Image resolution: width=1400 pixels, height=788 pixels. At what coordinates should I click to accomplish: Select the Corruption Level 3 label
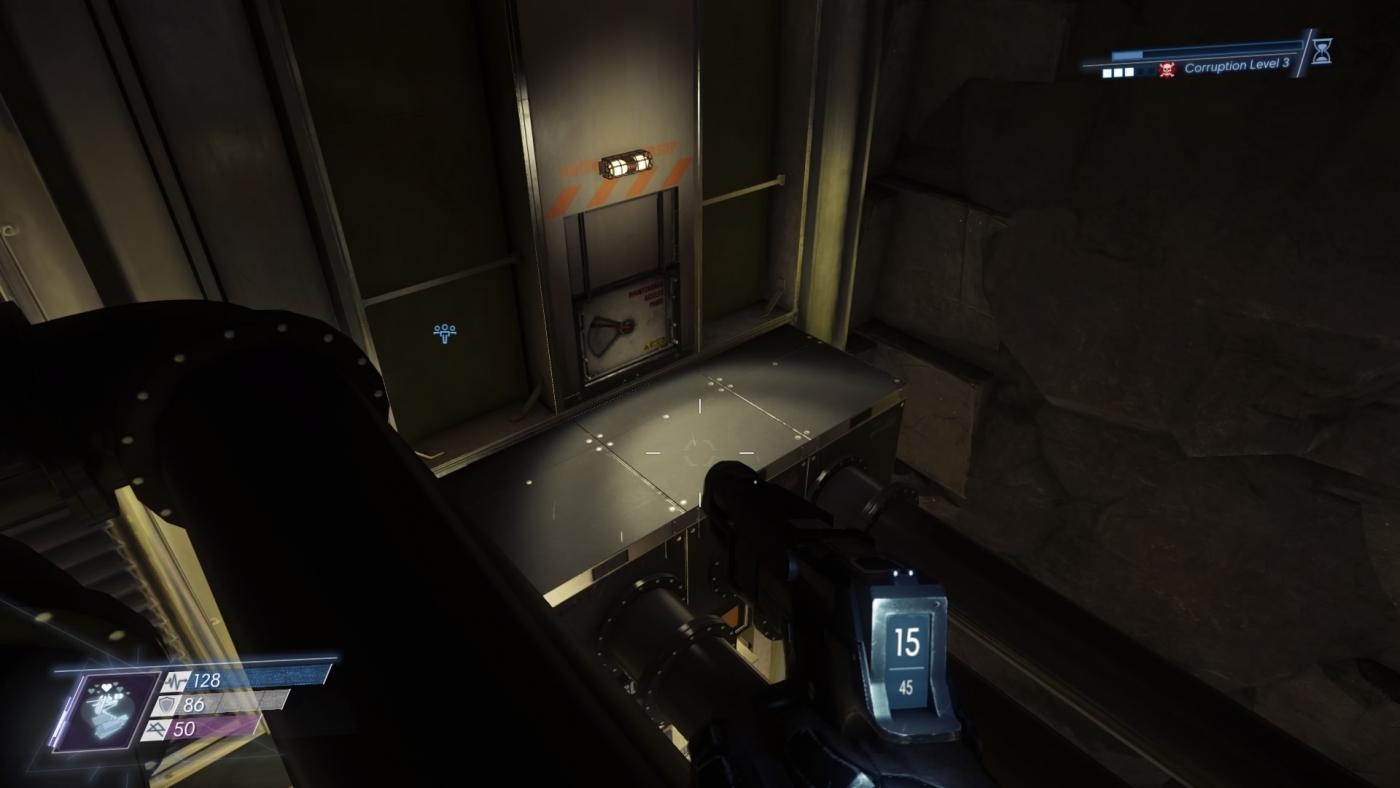coord(1238,67)
